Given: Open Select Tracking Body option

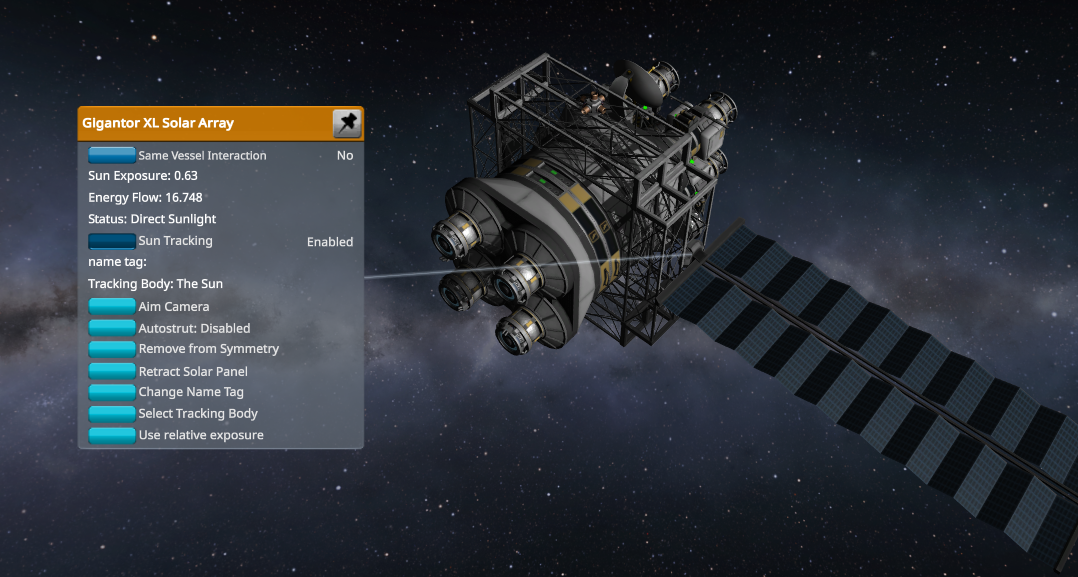Looking at the screenshot, I should [x=112, y=414].
